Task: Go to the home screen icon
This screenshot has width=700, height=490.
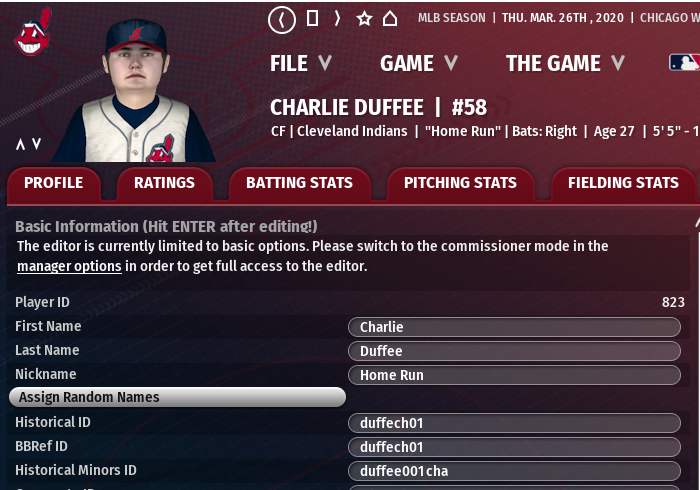Action: click(390, 18)
